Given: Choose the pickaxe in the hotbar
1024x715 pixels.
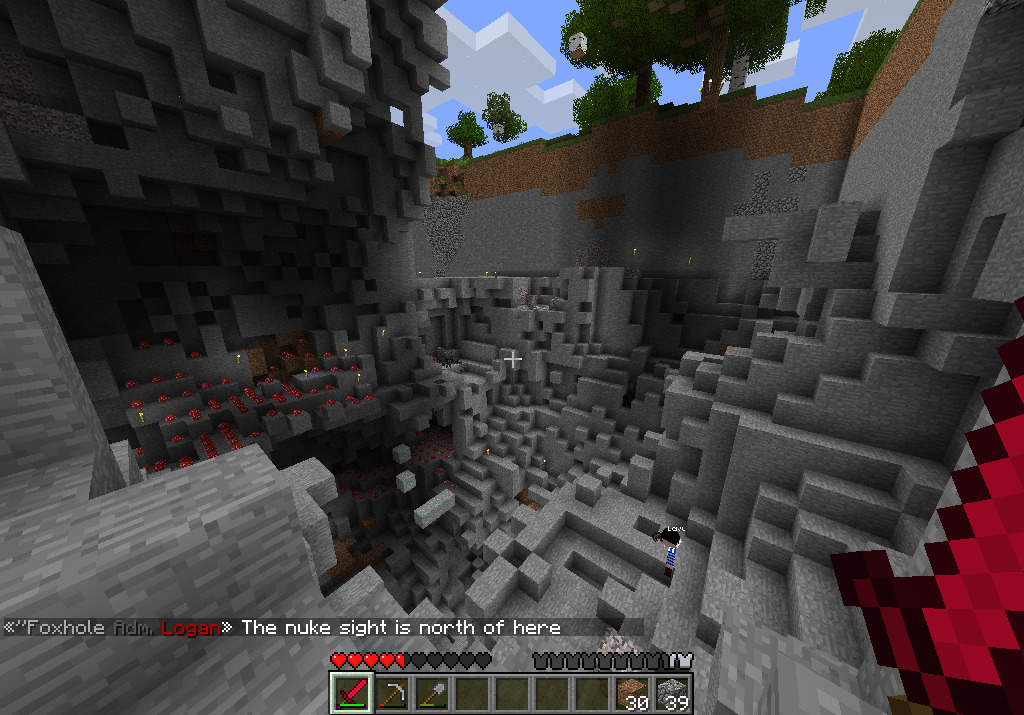Looking at the screenshot, I should click(392, 692).
